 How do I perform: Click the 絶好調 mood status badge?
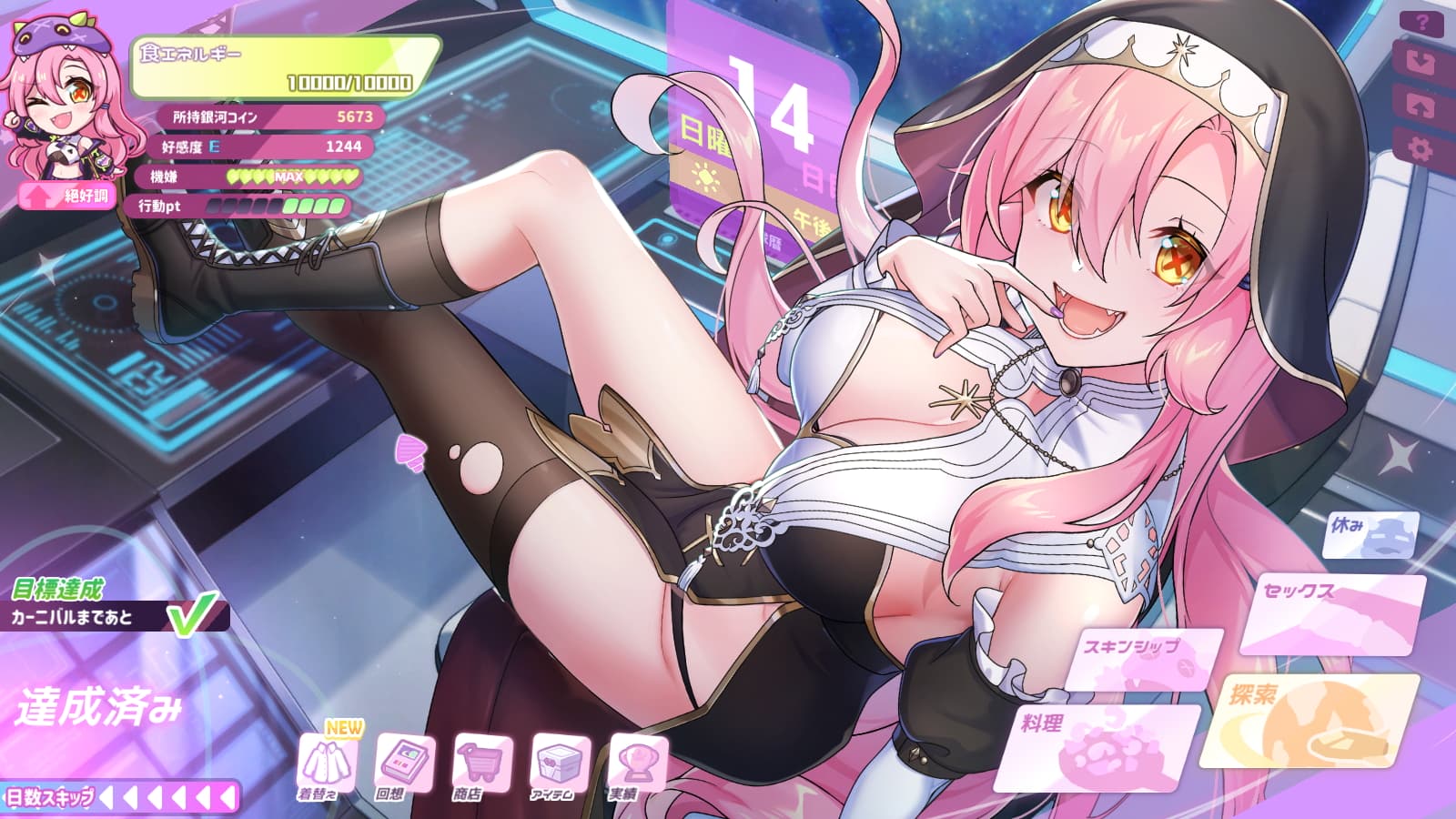click(x=66, y=196)
